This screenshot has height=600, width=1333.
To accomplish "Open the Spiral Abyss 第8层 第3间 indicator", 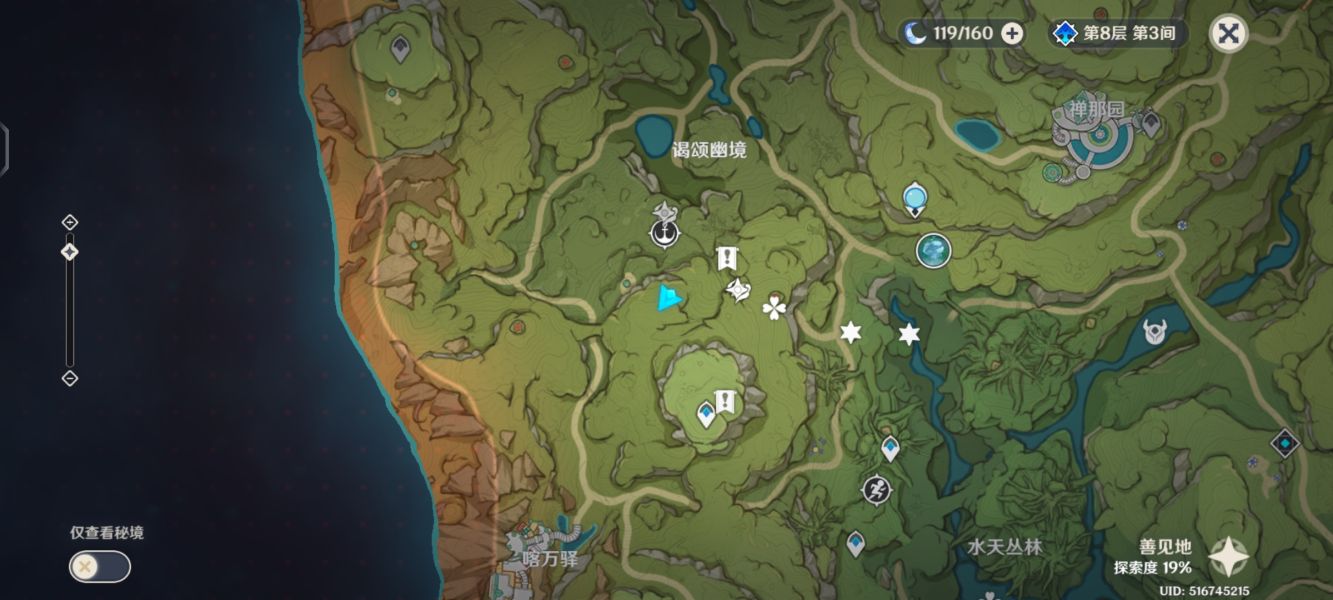I will point(1120,33).
